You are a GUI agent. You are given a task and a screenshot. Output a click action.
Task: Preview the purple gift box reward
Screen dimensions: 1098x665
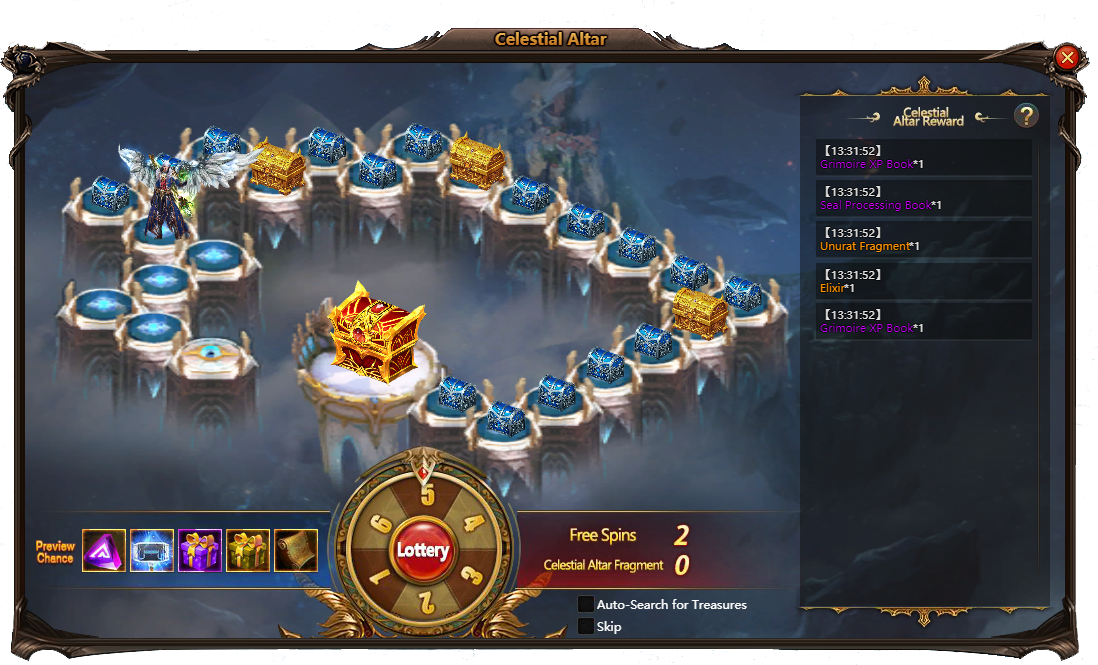click(200, 550)
